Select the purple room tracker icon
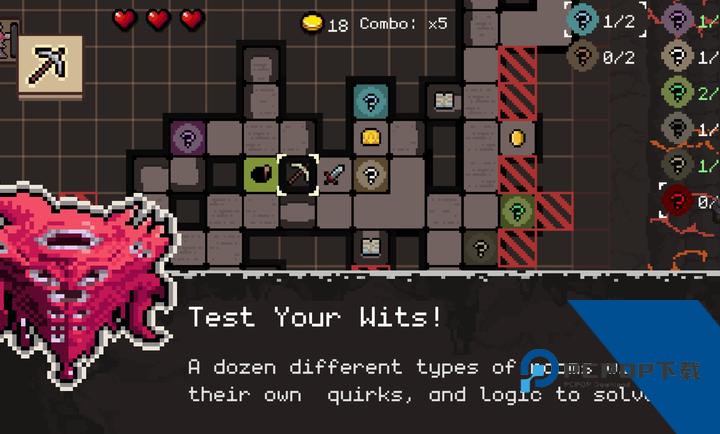Viewport: 720px width, 434px height. pyautogui.click(x=678, y=19)
